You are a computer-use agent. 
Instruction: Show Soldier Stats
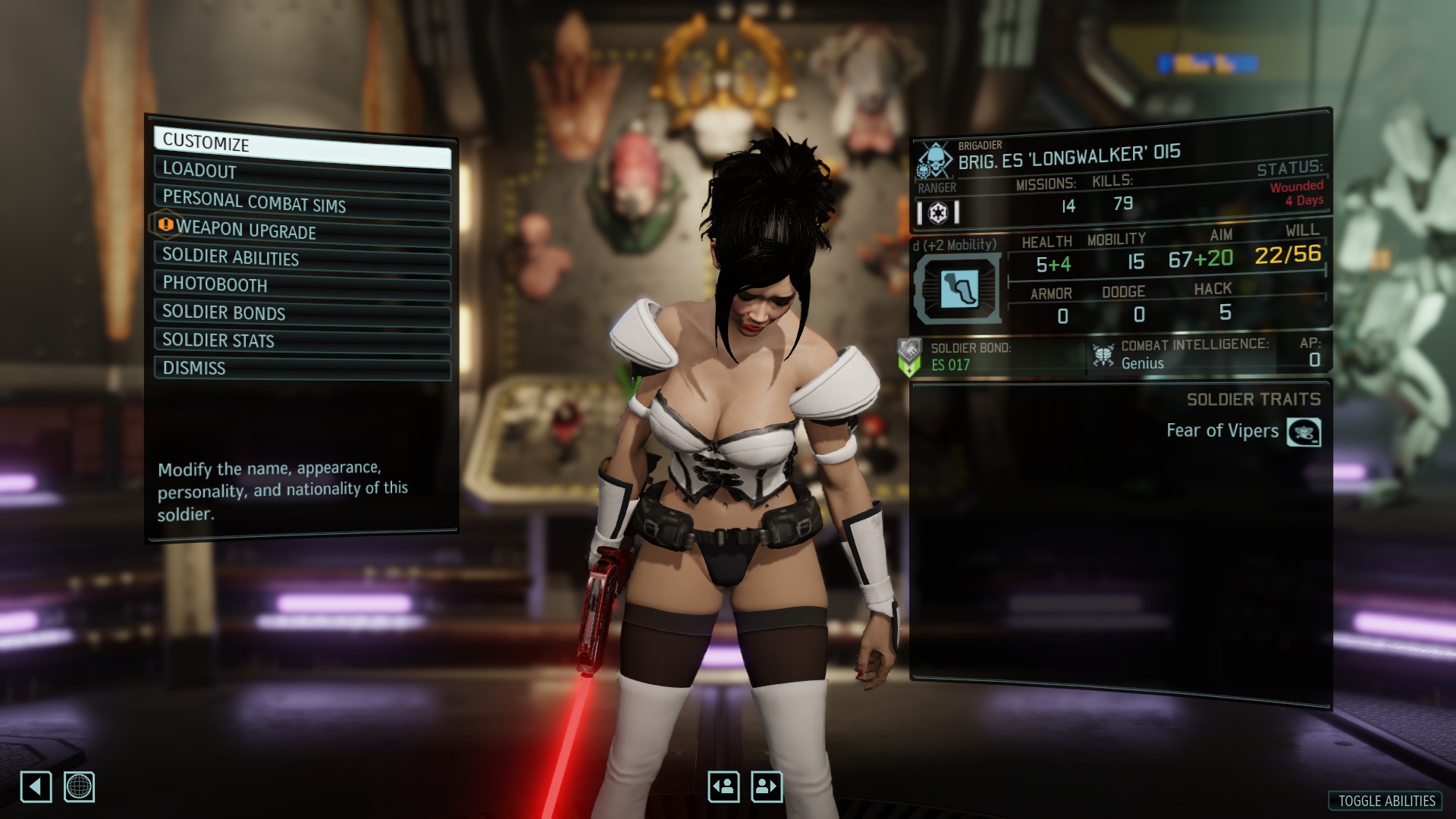pyautogui.click(x=302, y=341)
